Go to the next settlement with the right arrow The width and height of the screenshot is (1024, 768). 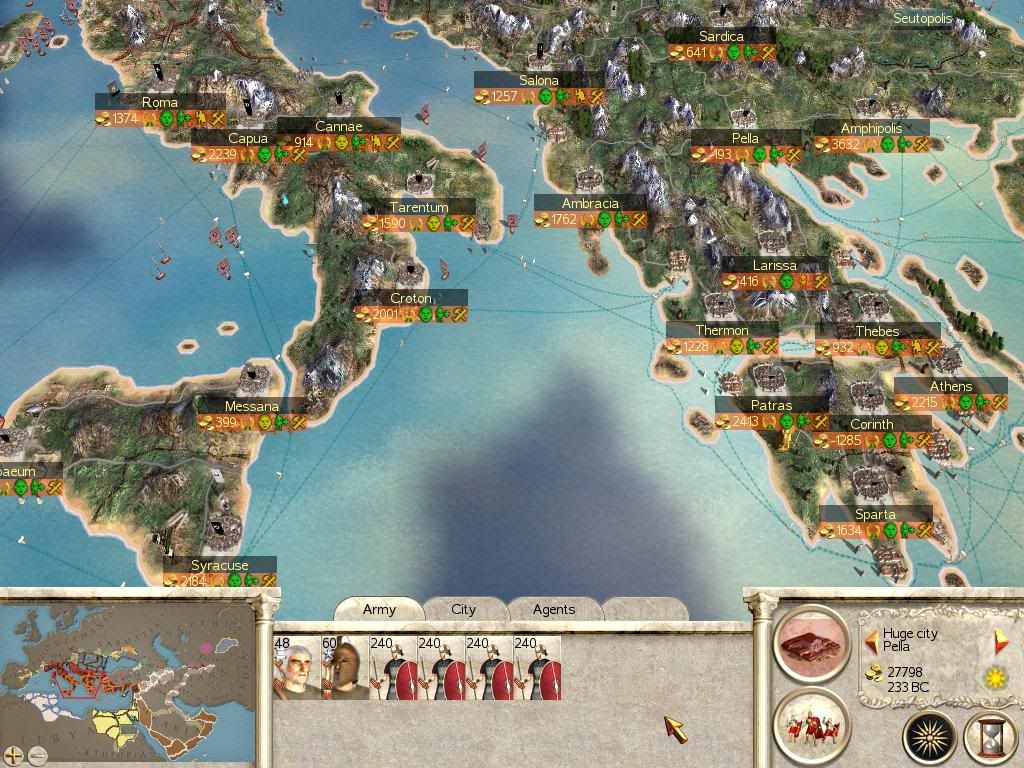click(x=1000, y=641)
